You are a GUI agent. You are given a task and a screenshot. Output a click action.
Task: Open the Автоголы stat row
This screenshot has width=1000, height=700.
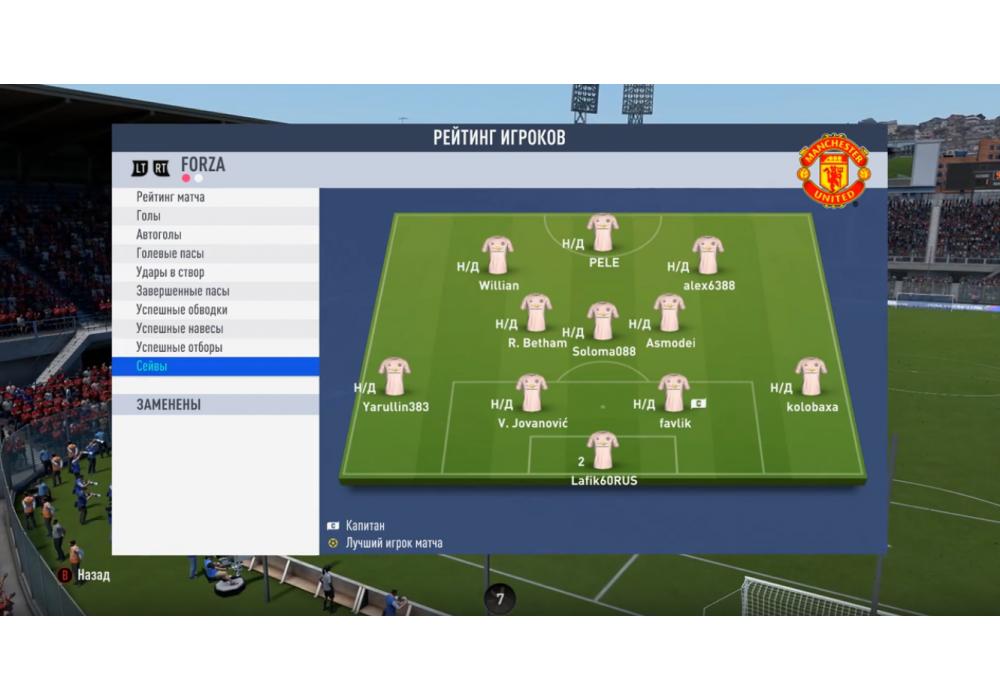[x=215, y=235]
